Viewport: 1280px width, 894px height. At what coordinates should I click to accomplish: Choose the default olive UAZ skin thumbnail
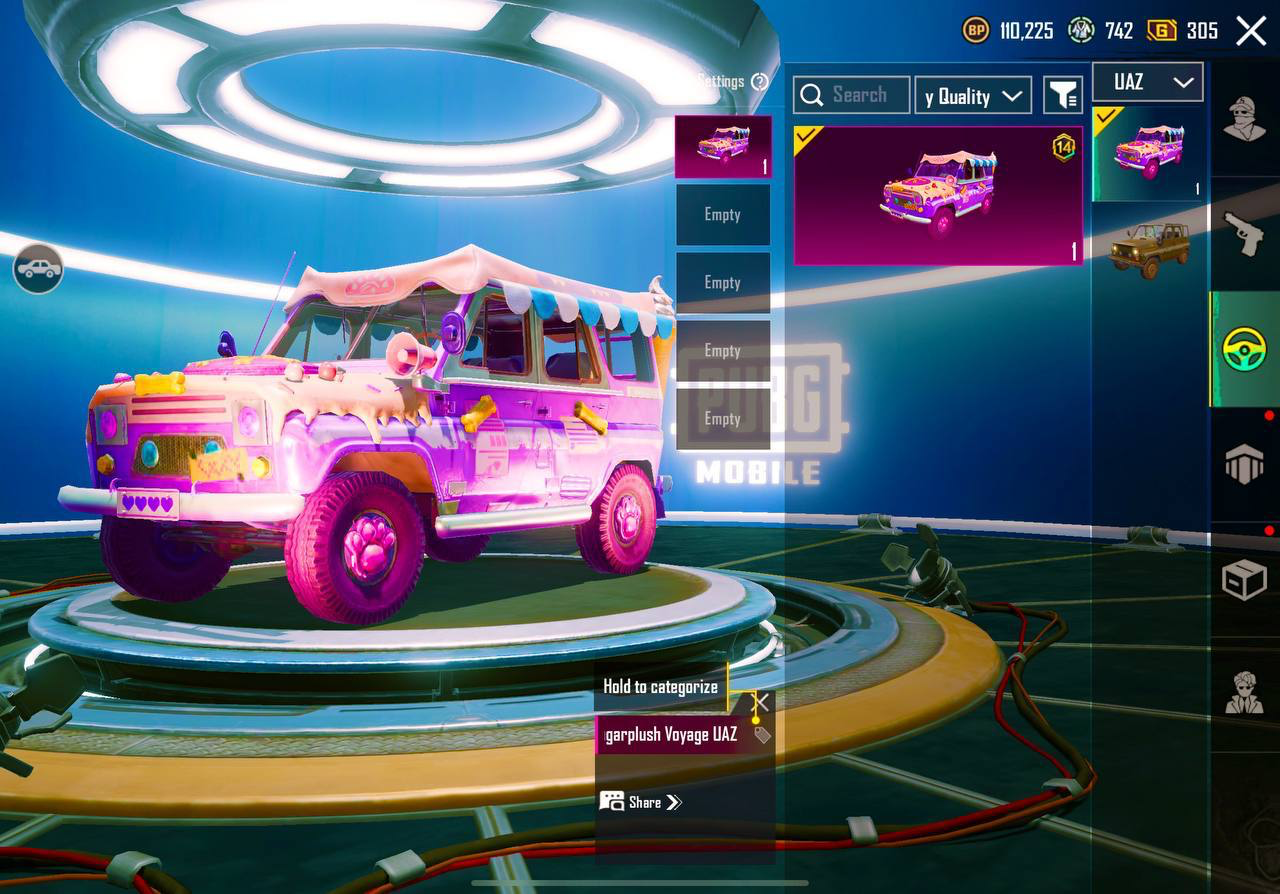(x=1148, y=248)
